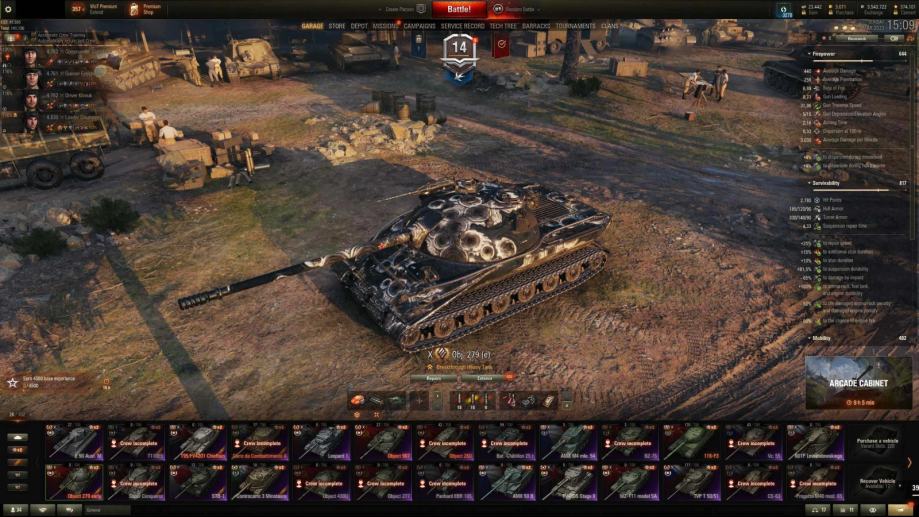Open the Store tab
919x517 pixels.
(x=337, y=26)
